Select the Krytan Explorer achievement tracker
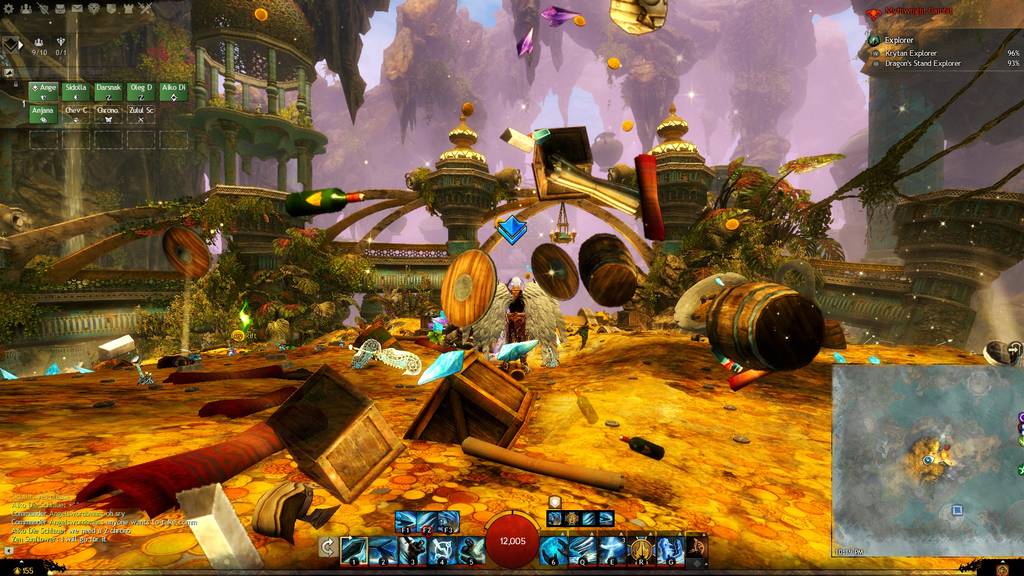 tap(910, 52)
